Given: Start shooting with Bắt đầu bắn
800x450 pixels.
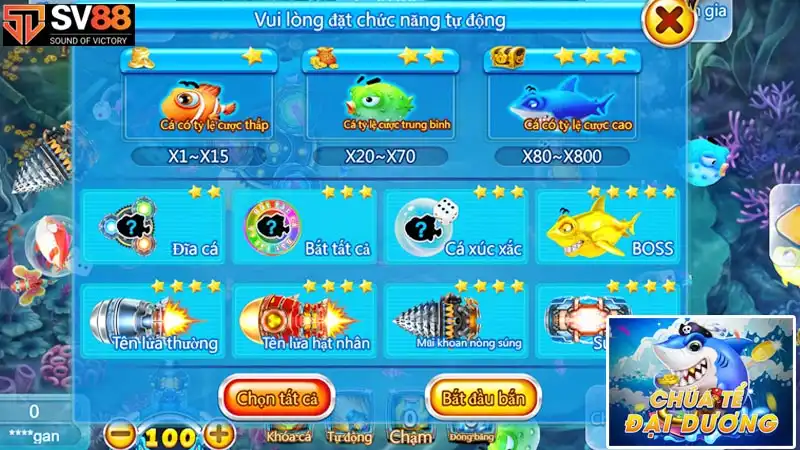Looking at the screenshot, I should (483, 397).
